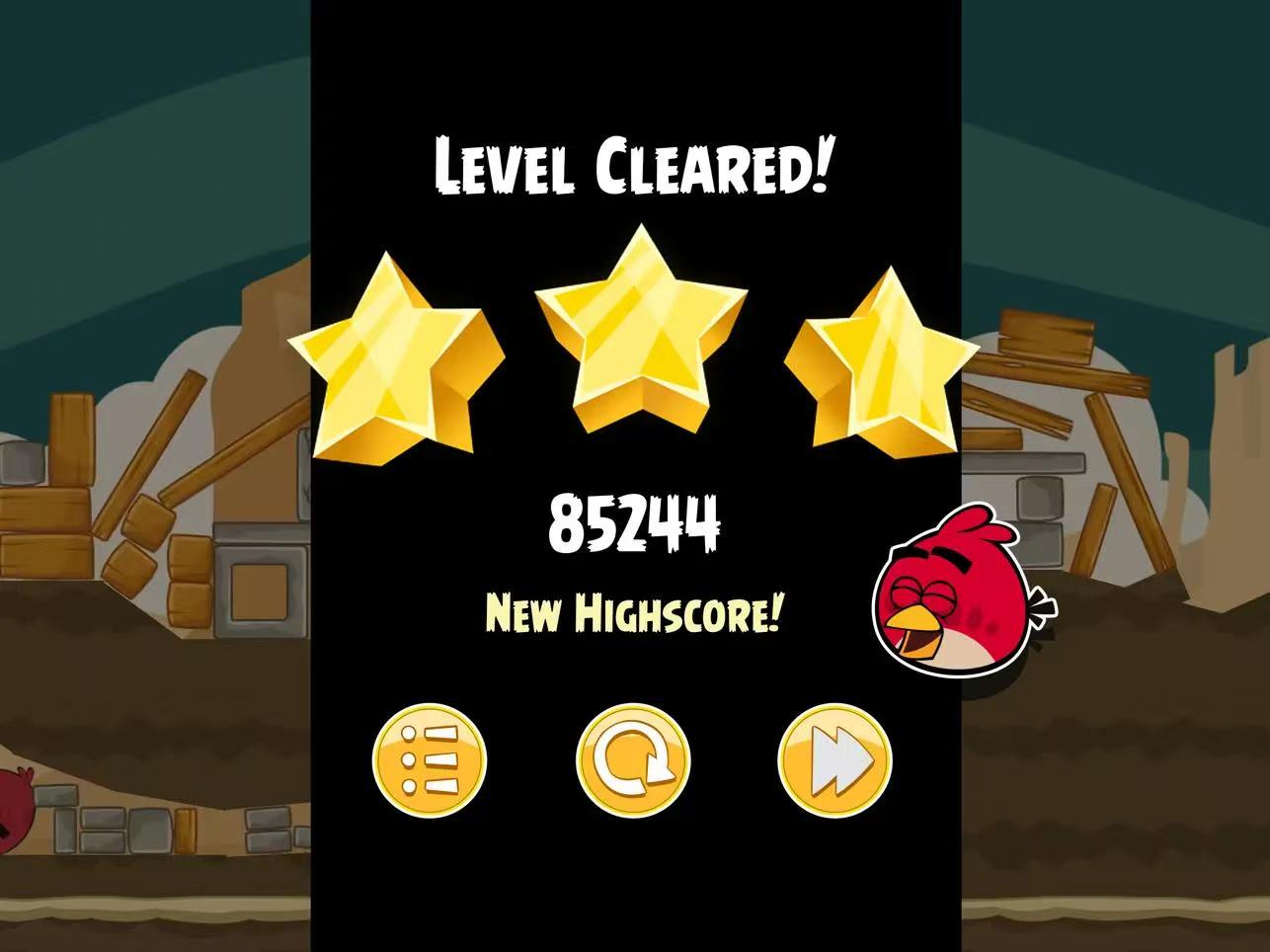The height and width of the screenshot is (952, 1270).
Task: Advance to the next level
Action: (x=835, y=760)
